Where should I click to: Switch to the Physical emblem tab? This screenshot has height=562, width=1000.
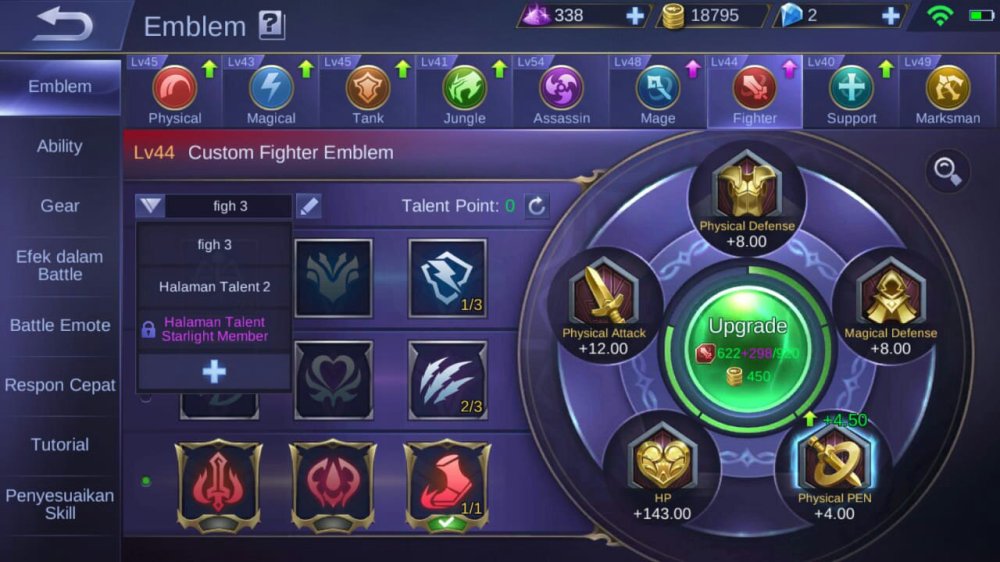click(x=175, y=92)
